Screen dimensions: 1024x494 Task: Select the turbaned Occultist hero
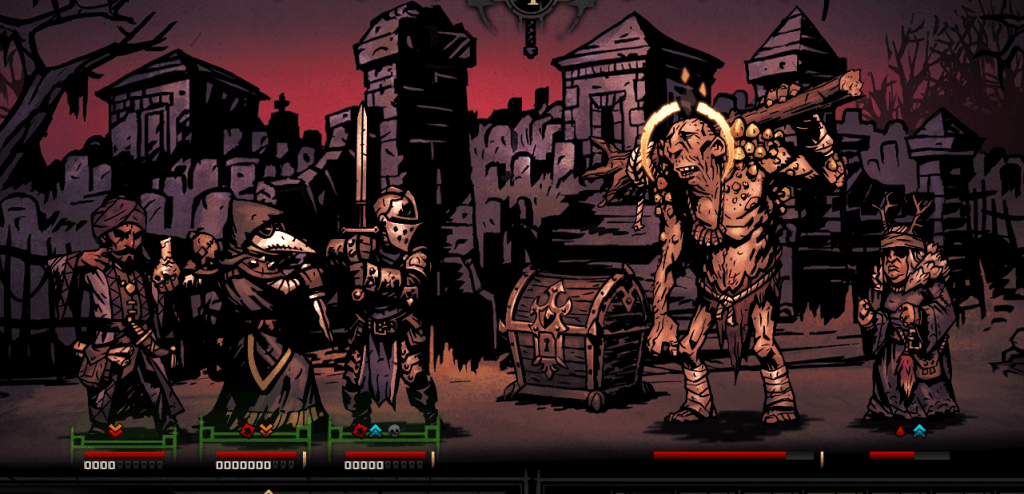120,310
